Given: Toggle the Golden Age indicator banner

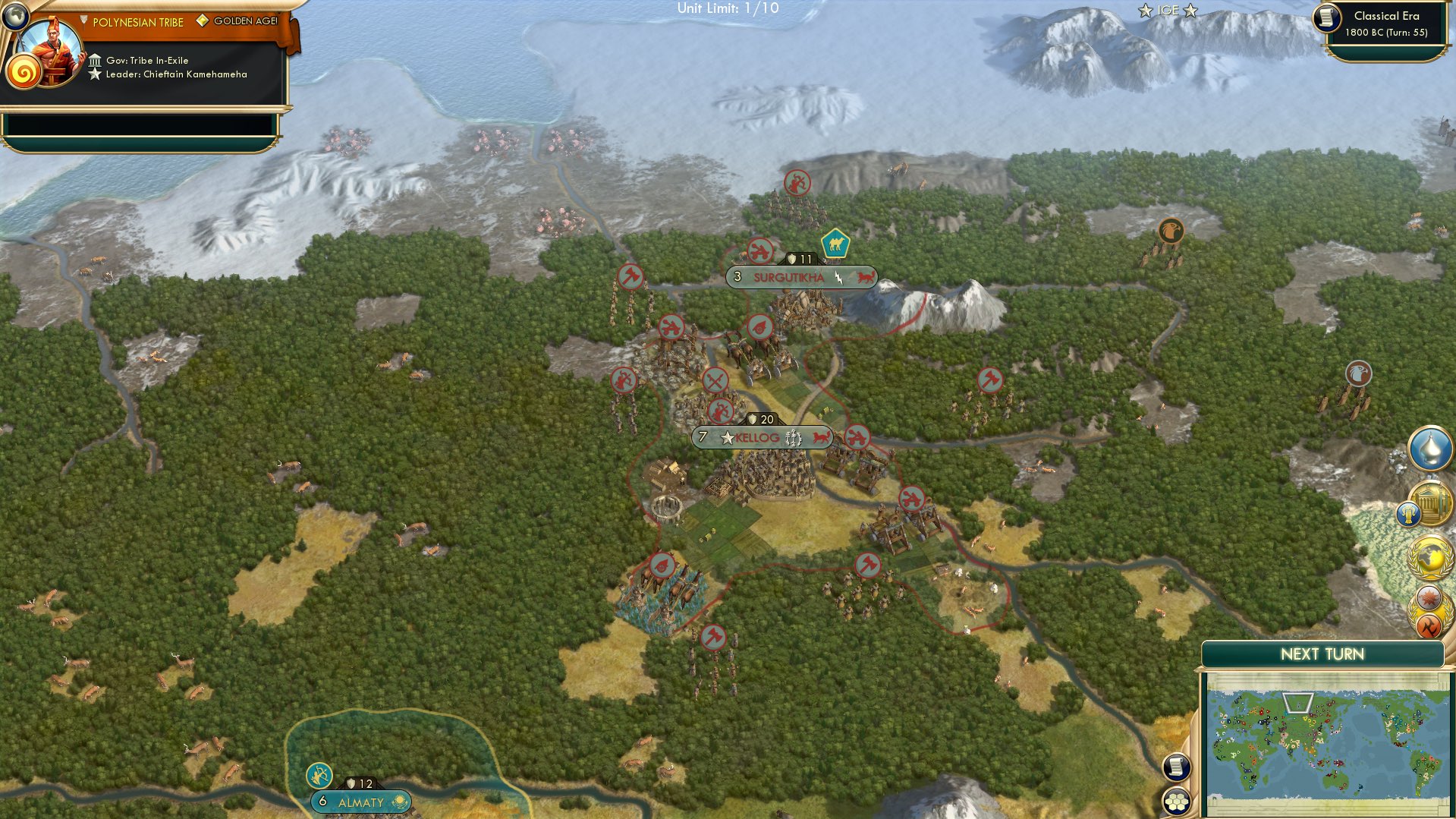Looking at the screenshot, I should [x=243, y=21].
